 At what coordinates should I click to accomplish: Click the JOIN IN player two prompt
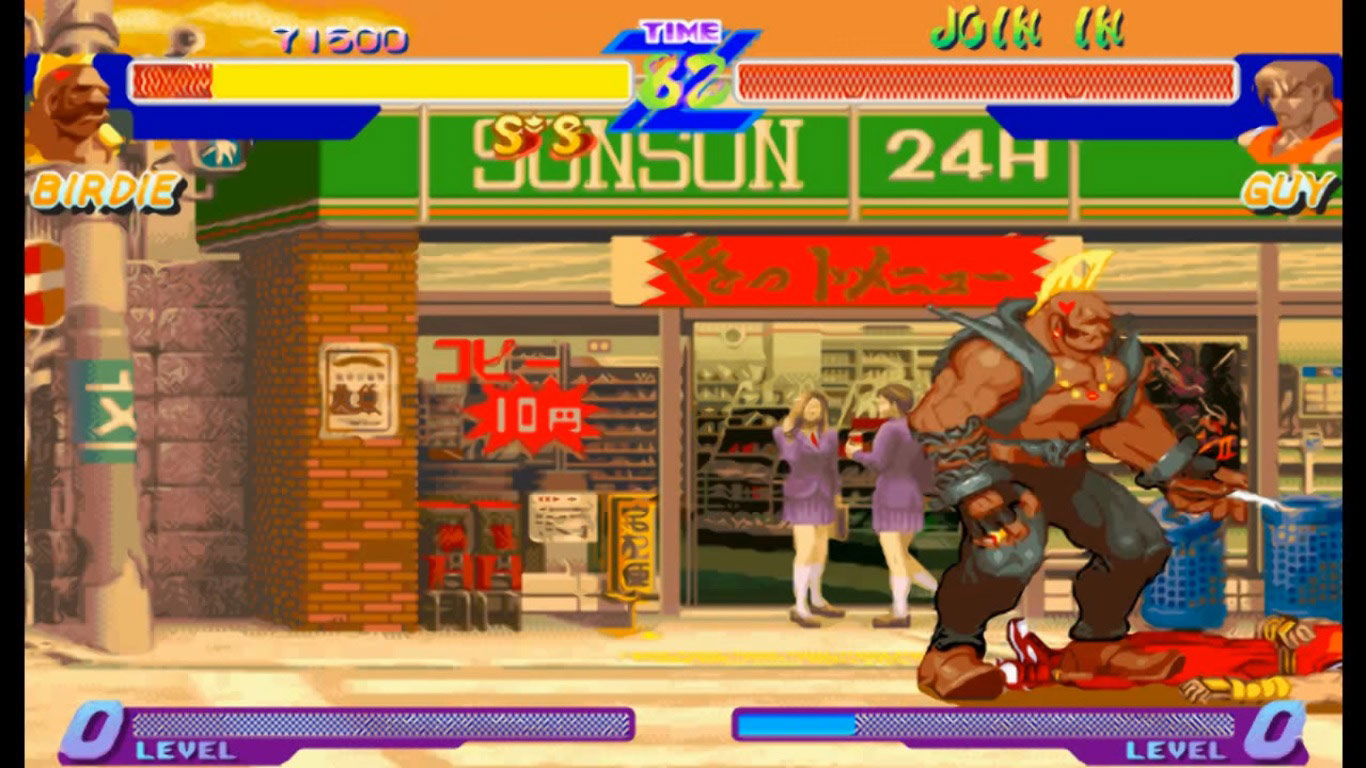pyautogui.click(x=1026, y=30)
